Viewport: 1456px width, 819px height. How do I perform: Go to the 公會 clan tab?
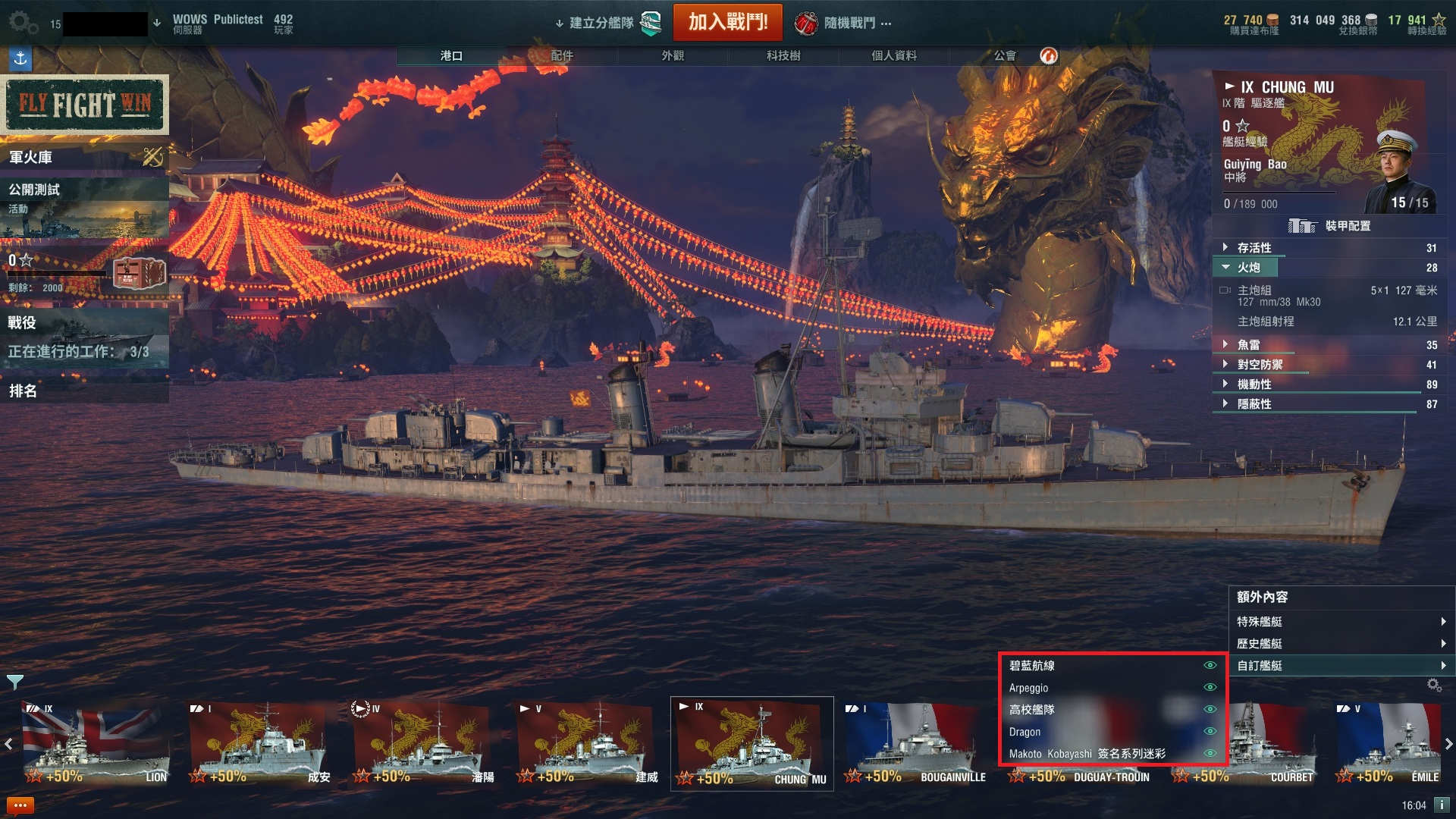coord(1005,55)
